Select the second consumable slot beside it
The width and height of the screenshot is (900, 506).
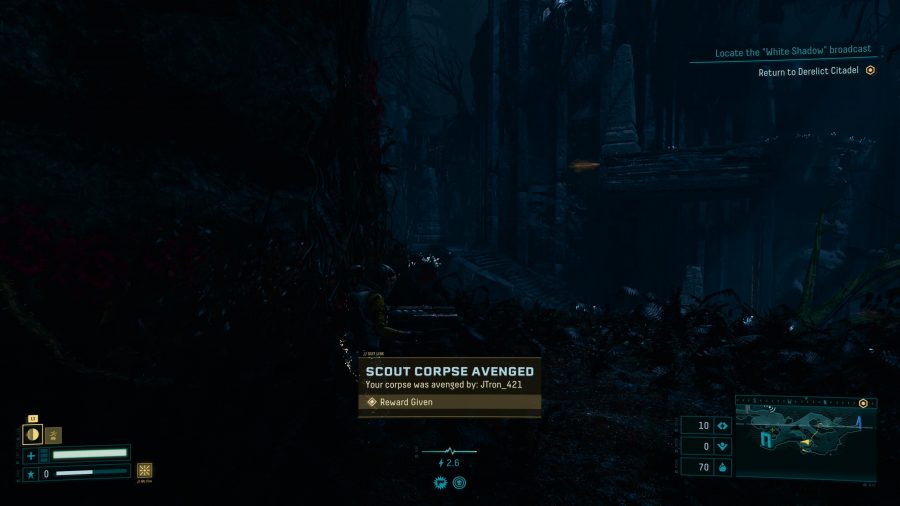tap(53, 435)
